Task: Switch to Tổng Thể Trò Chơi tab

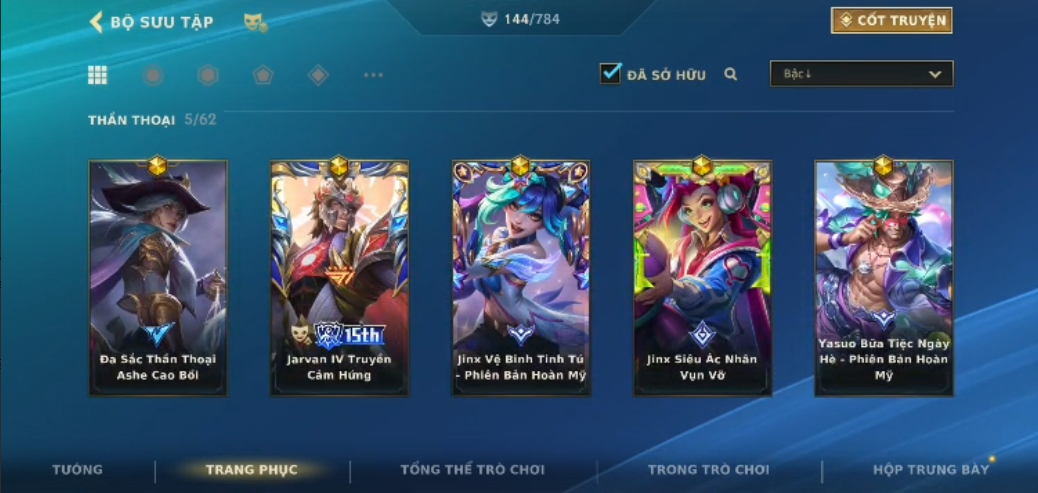Action: pyautogui.click(x=473, y=470)
